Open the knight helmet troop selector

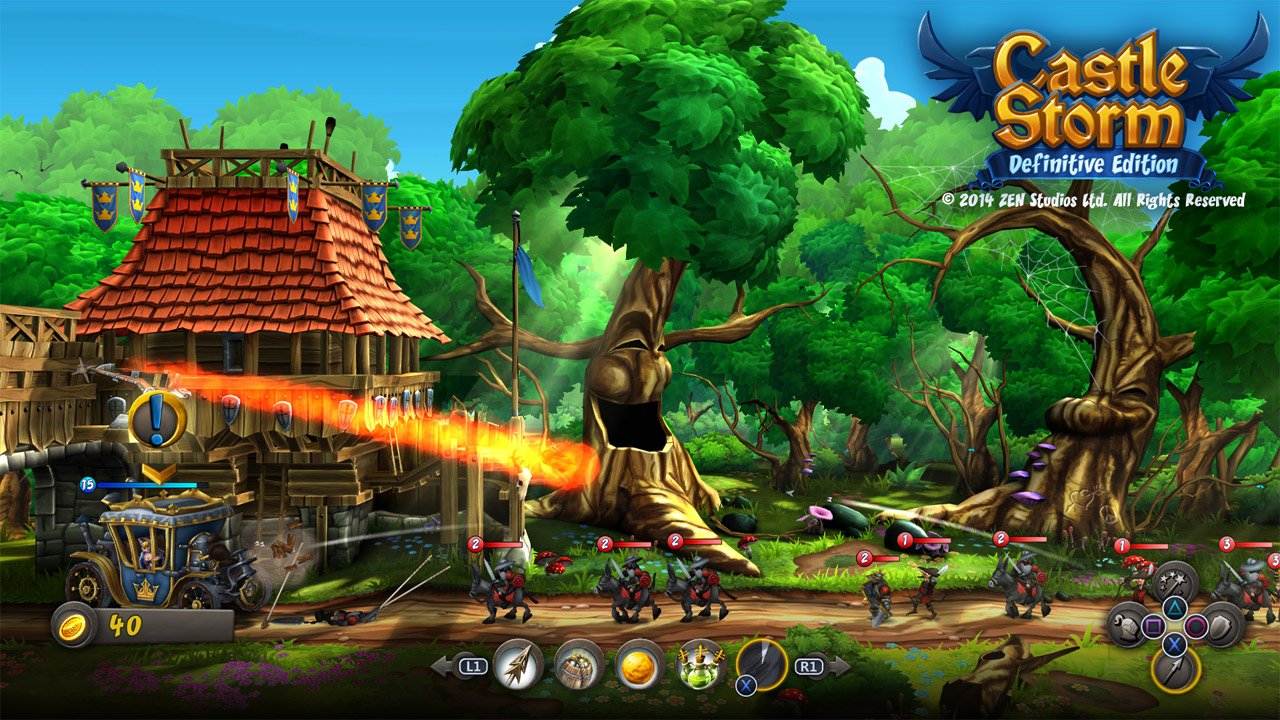1128,626
